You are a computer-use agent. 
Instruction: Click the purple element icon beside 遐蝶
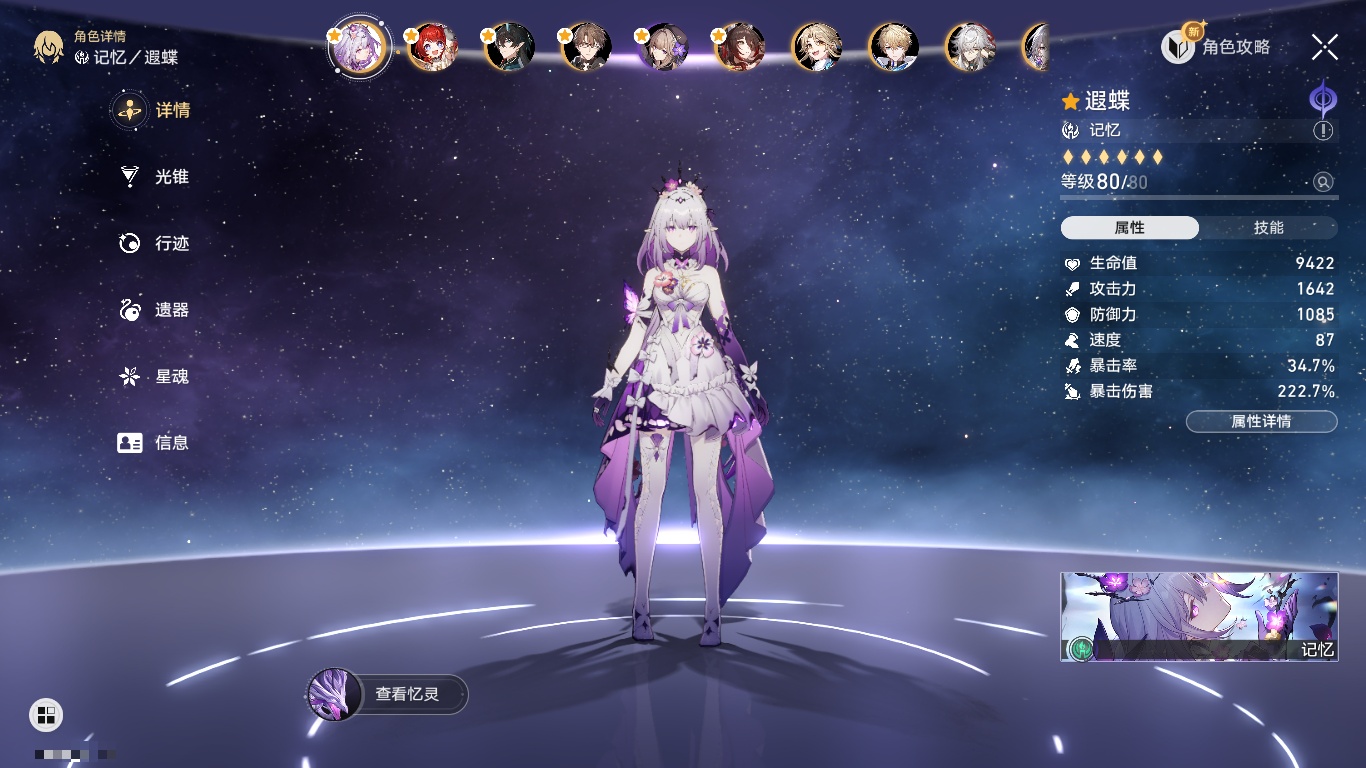point(1323,100)
